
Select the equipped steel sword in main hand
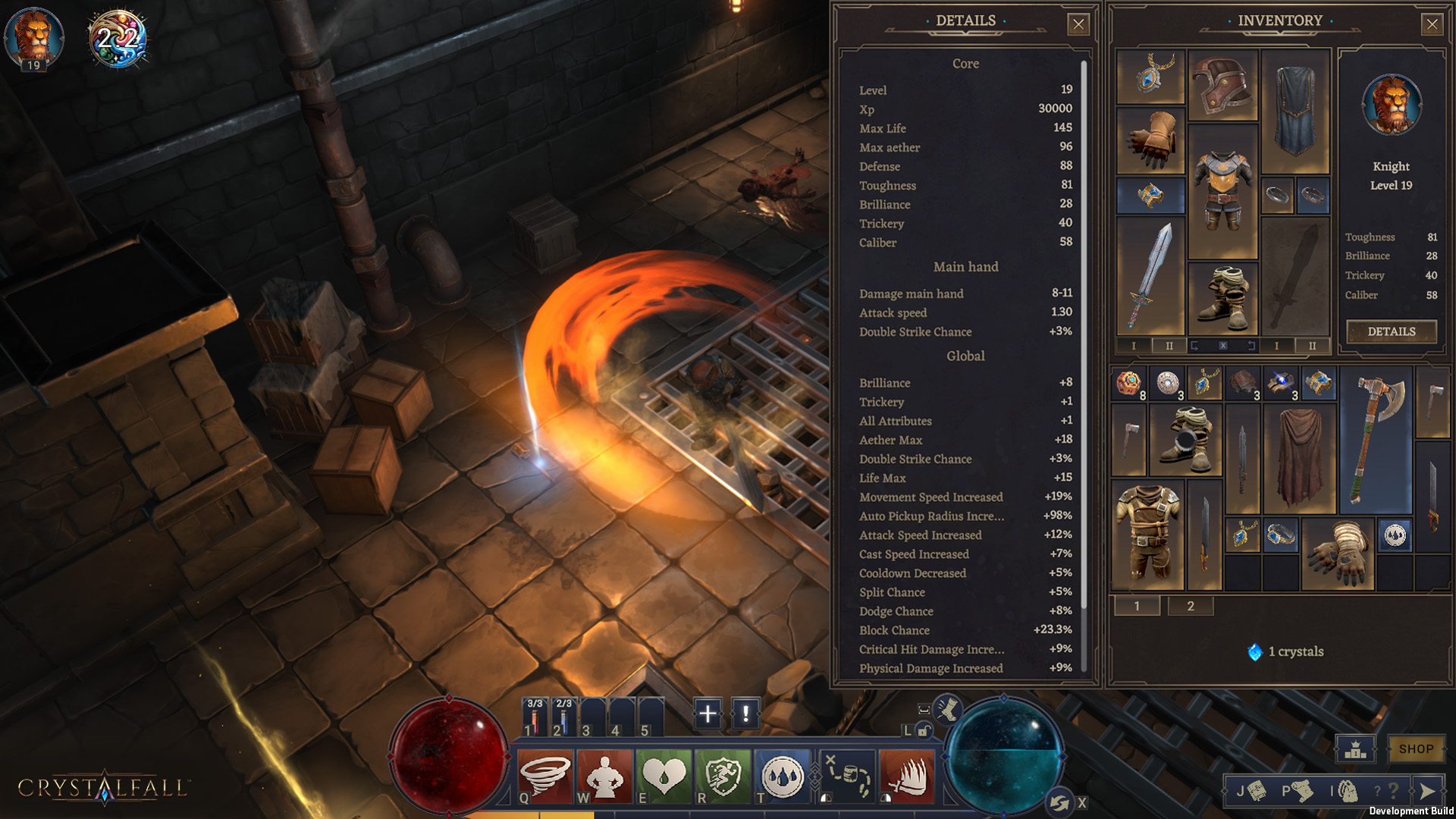coord(1150,276)
